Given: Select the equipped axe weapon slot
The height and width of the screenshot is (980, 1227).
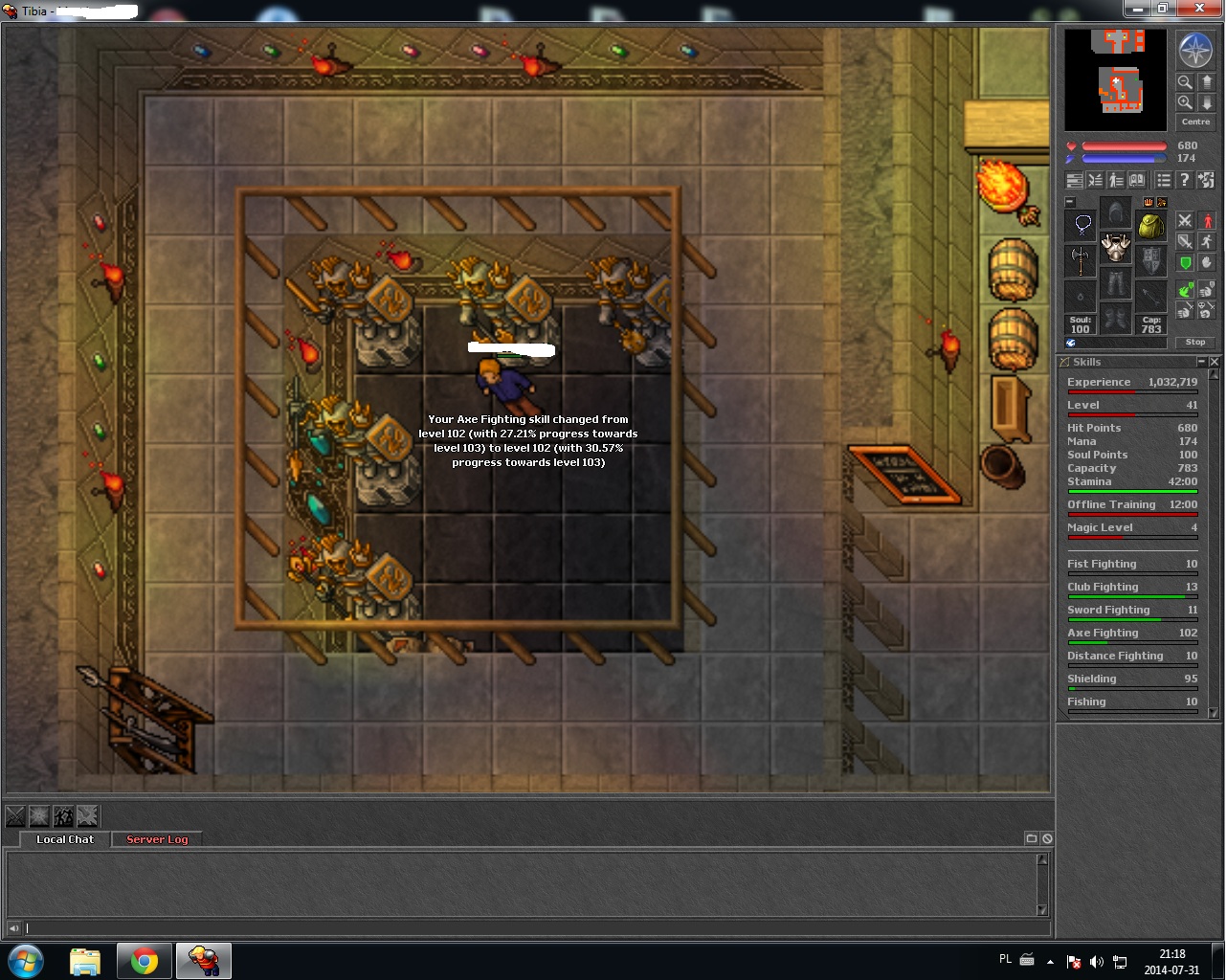Looking at the screenshot, I should [1082, 259].
